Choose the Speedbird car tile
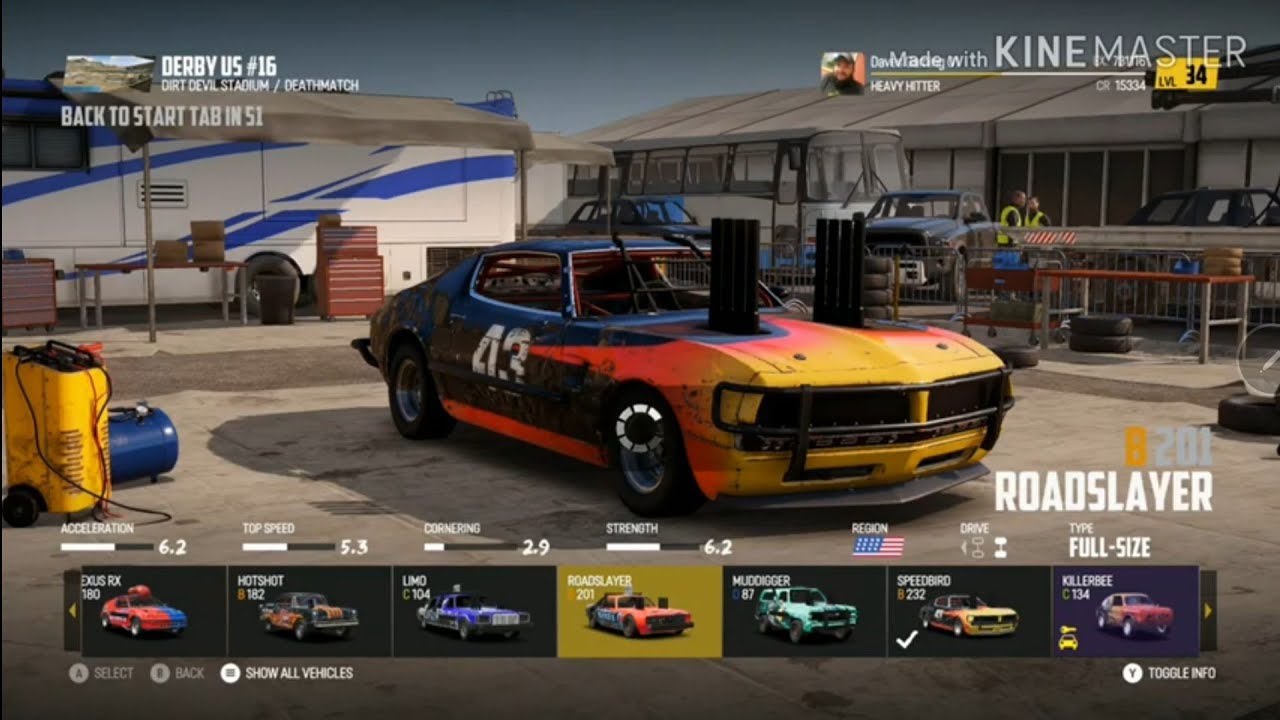Viewport: 1280px width, 720px height. (968, 612)
